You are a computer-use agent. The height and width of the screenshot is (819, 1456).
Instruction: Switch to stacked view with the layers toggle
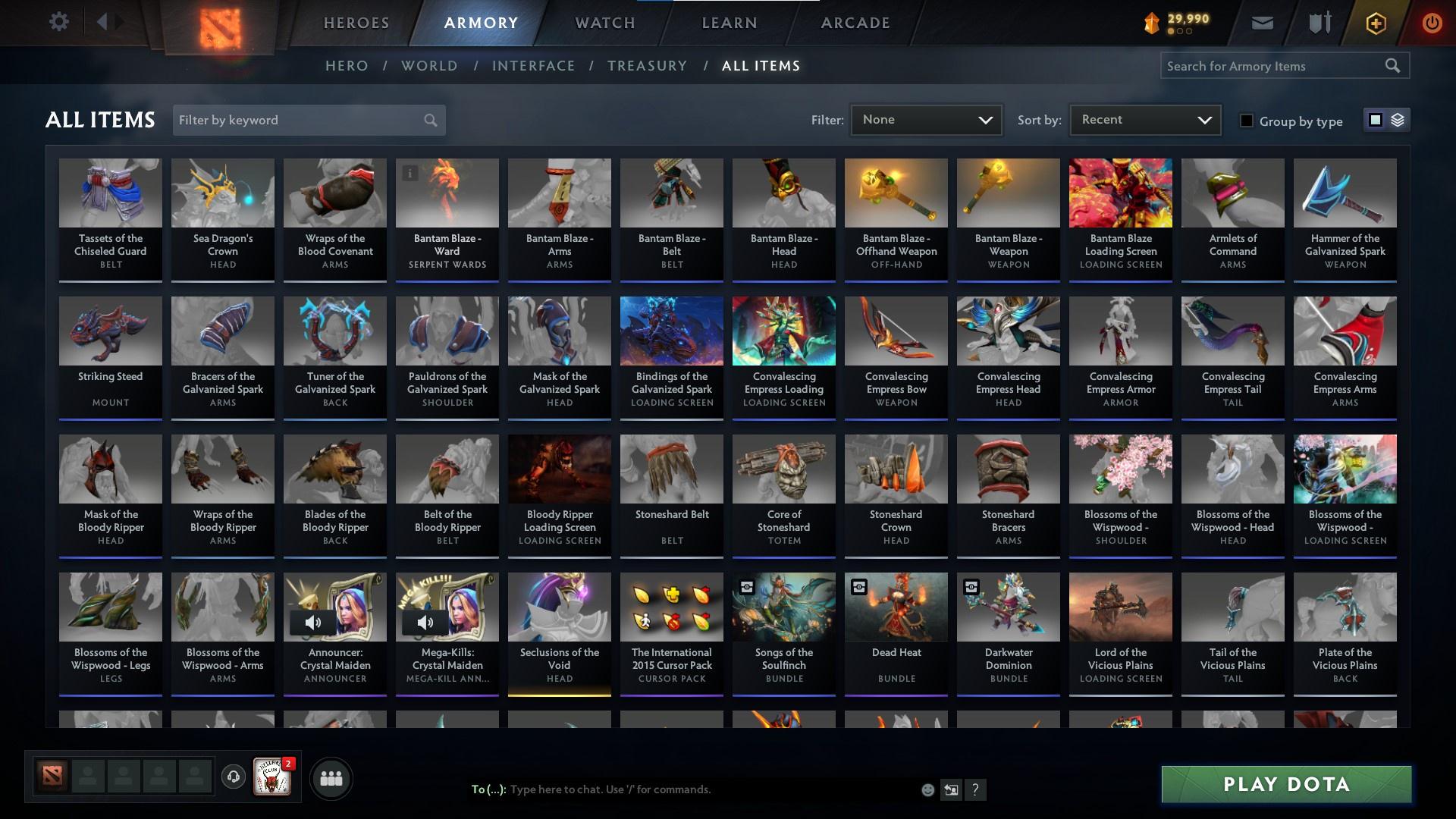1398,120
